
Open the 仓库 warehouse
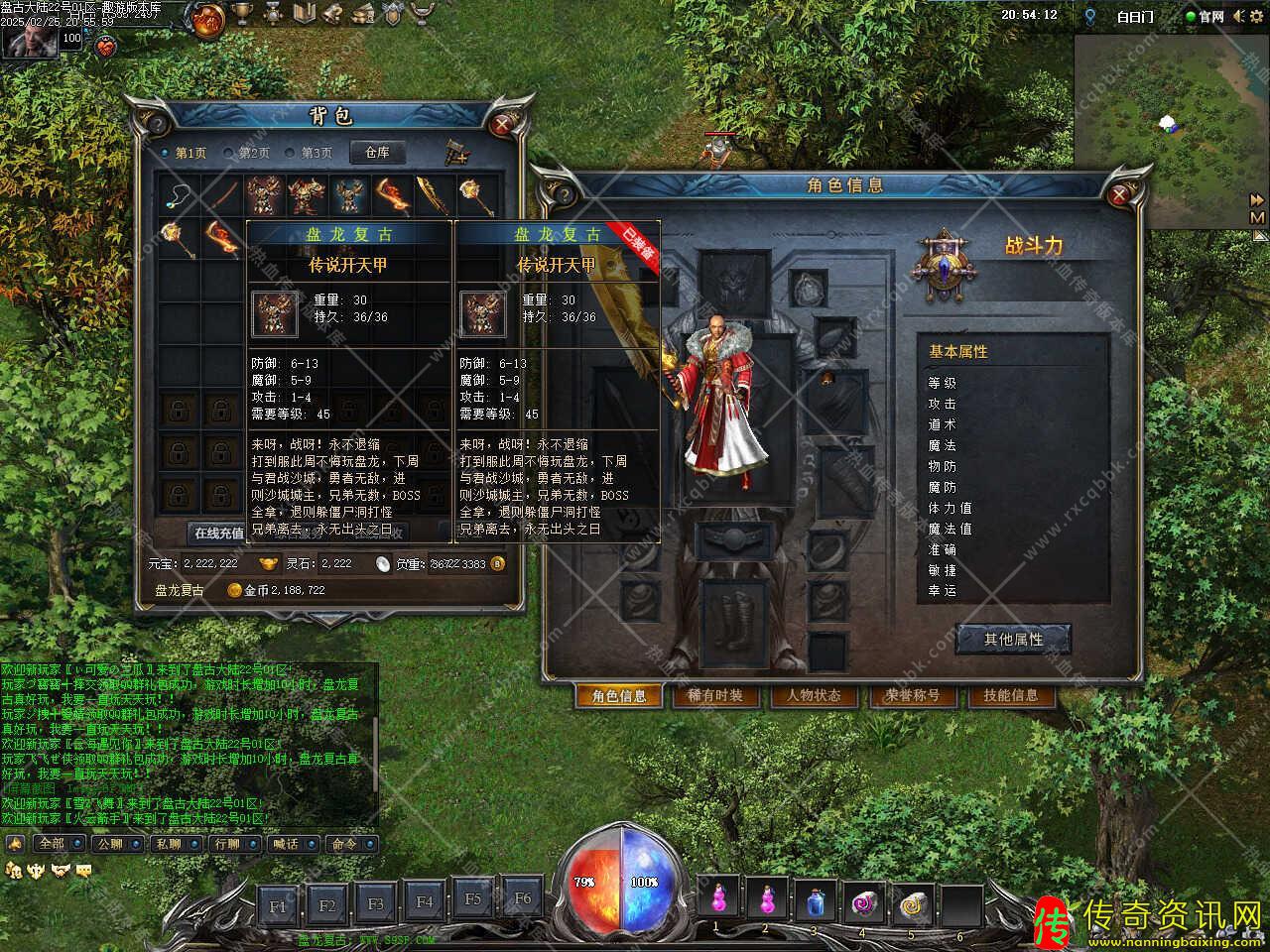point(377,152)
